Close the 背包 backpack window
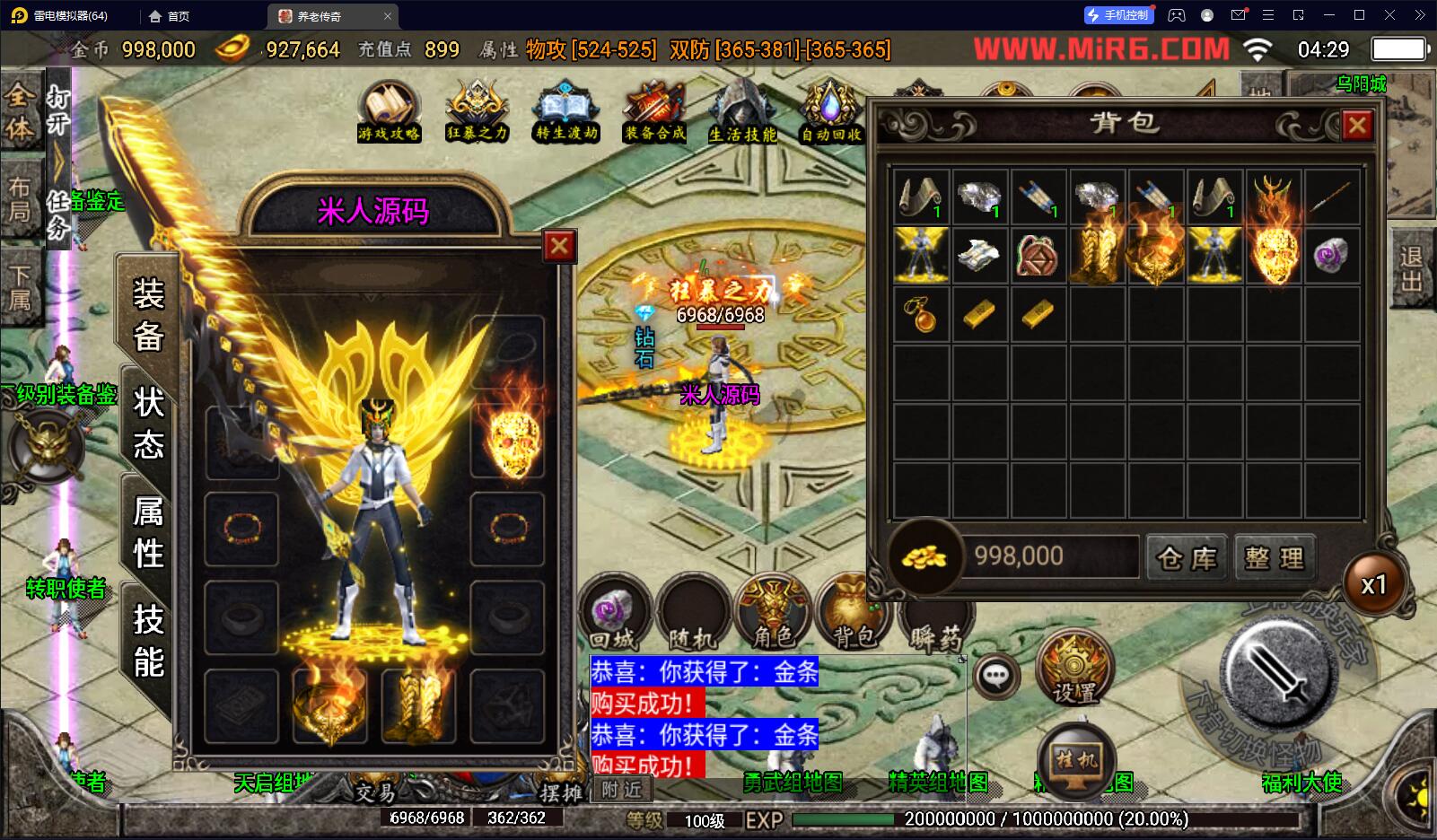Image resolution: width=1437 pixels, height=840 pixels. [x=1357, y=126]
